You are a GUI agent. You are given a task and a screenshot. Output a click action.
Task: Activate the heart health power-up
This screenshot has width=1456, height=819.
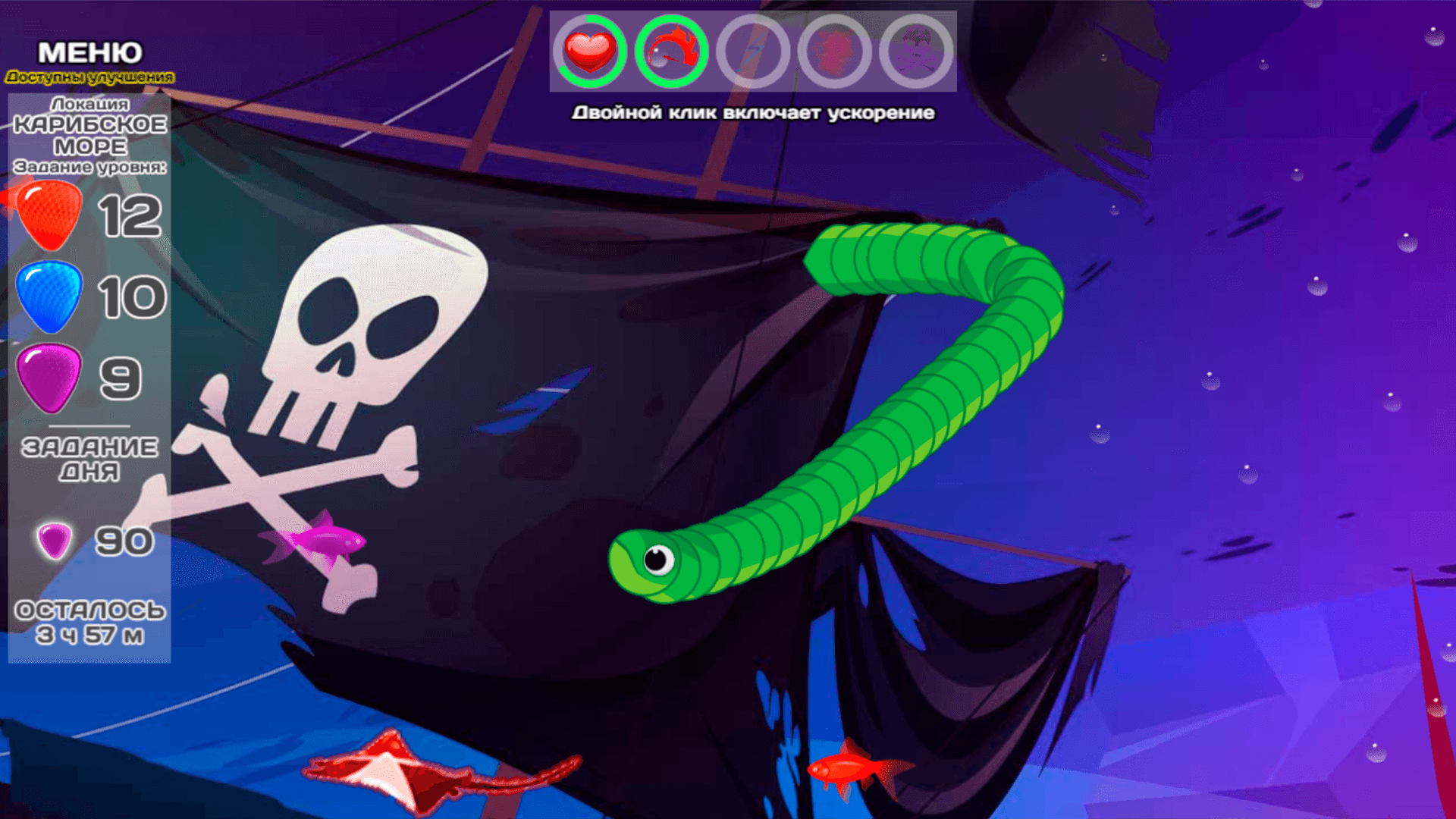click(593, 52)
